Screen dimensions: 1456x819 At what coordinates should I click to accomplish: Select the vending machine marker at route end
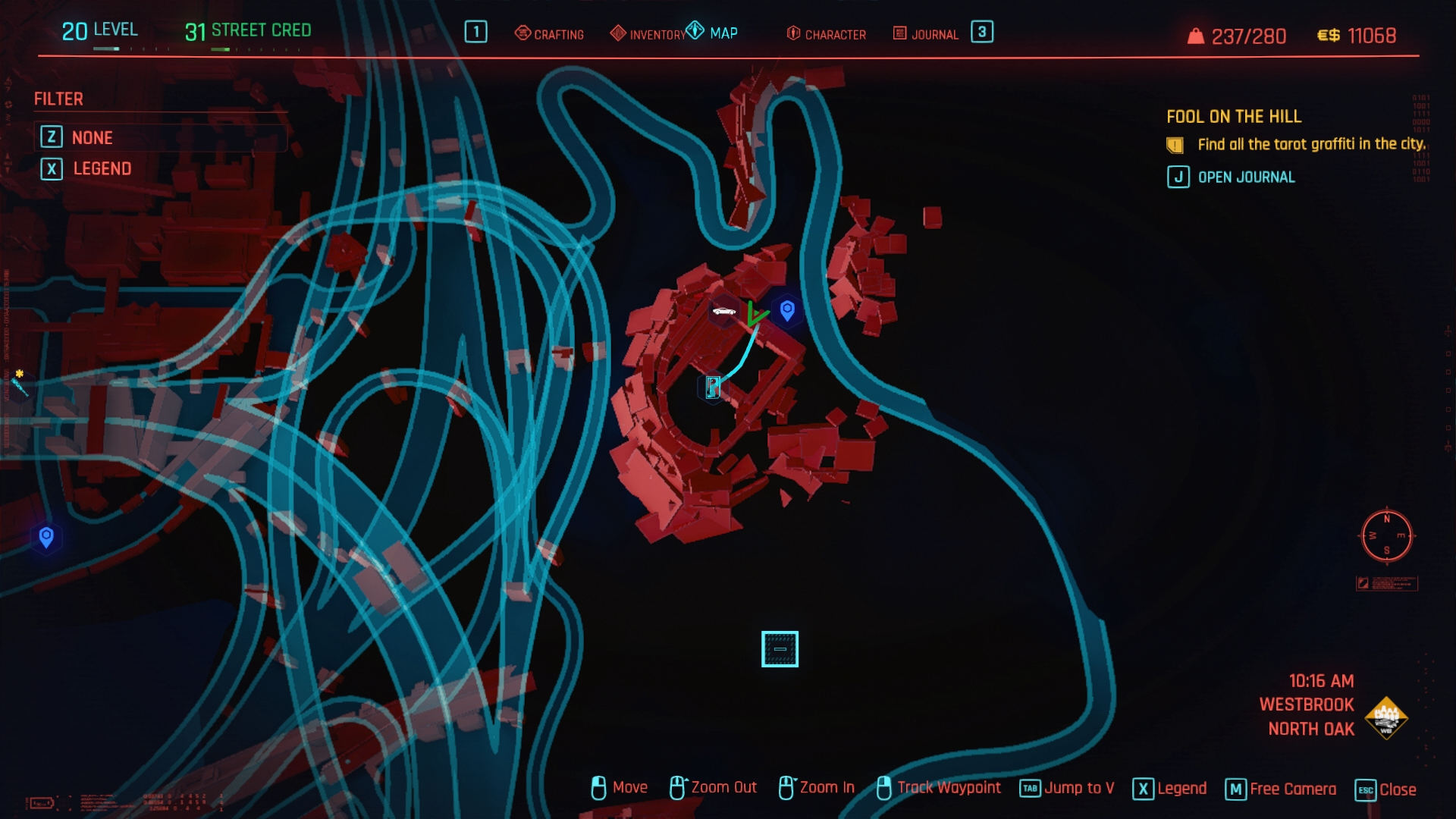click(x=713, y=387)
